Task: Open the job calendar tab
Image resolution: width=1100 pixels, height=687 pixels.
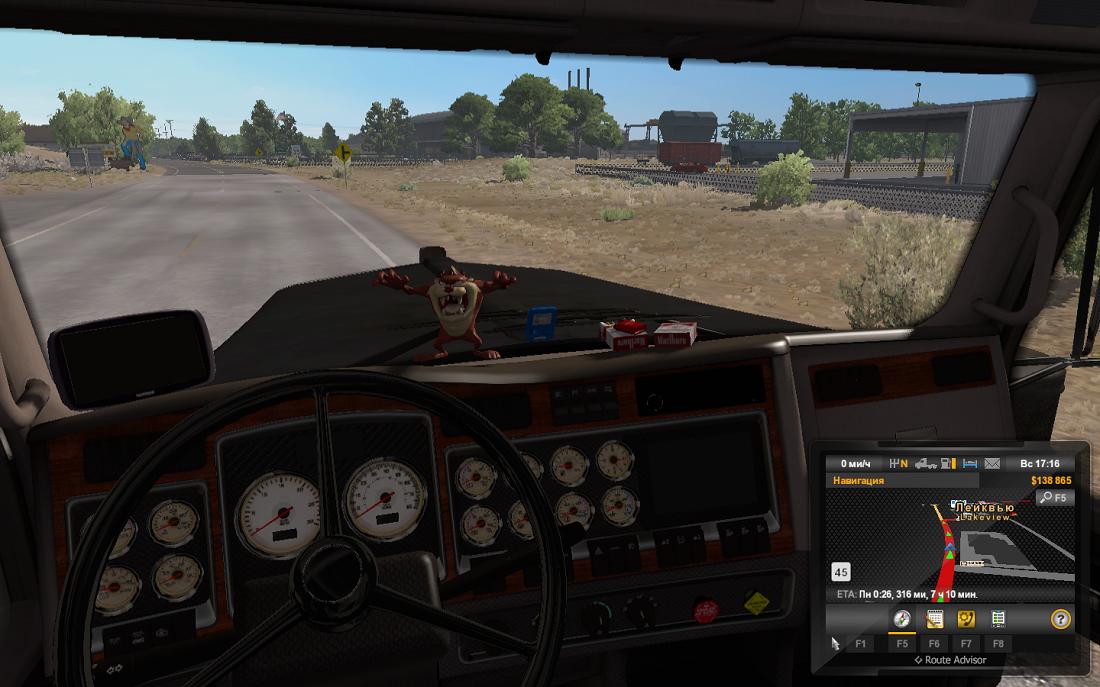Action: click(935, 619)
